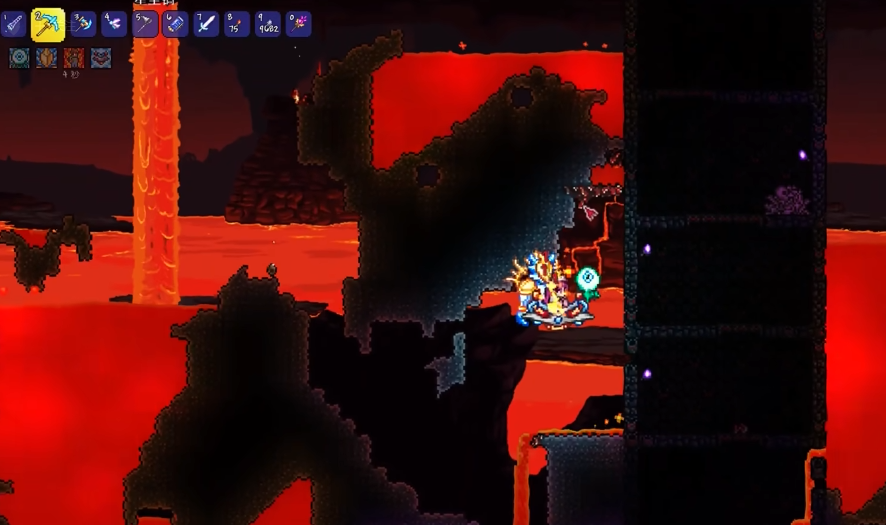
Task: Equip the broadsword in hotbar slot 7
Action: (x=207, y=23)
